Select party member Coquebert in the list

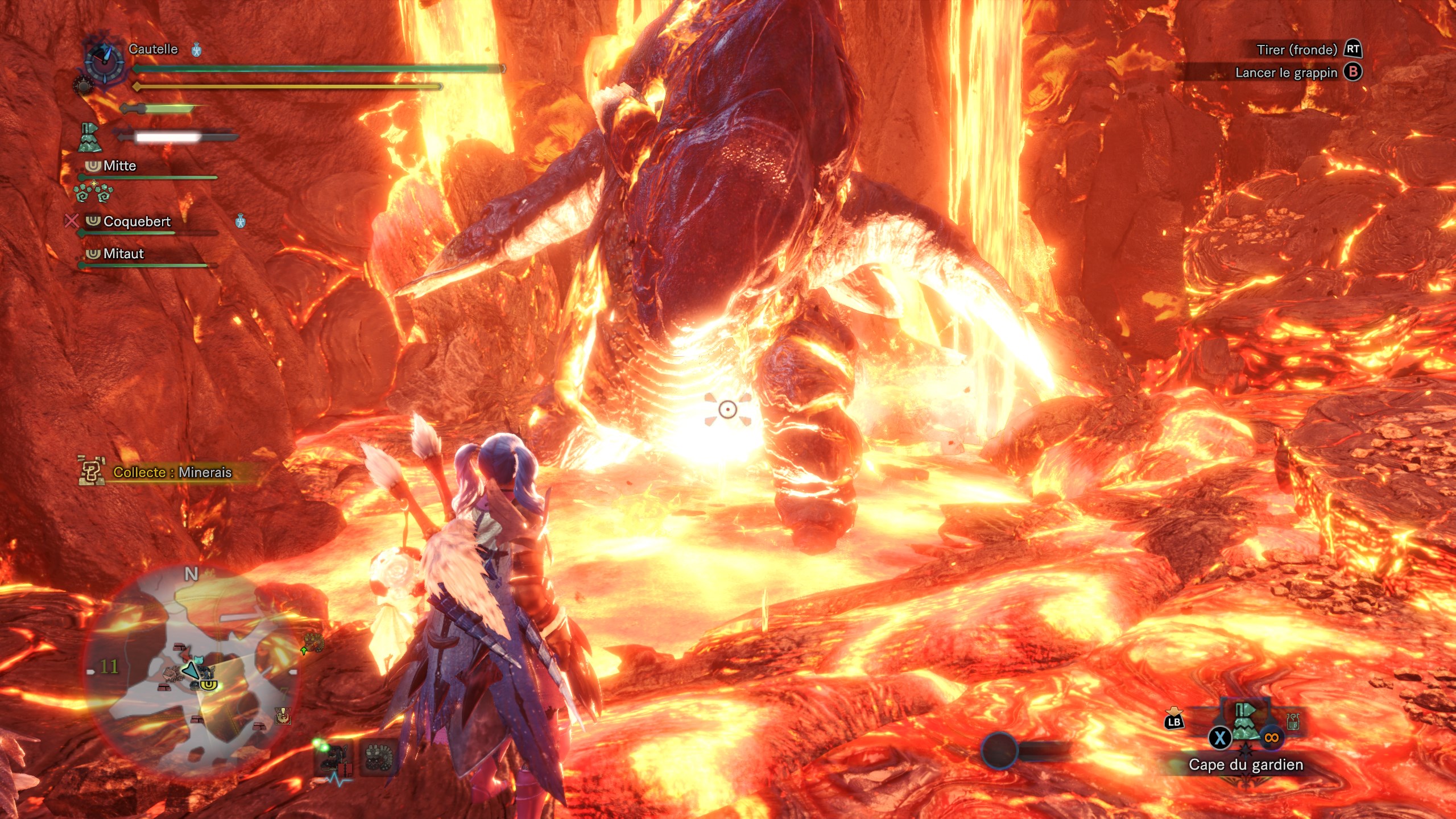point(136,221)
